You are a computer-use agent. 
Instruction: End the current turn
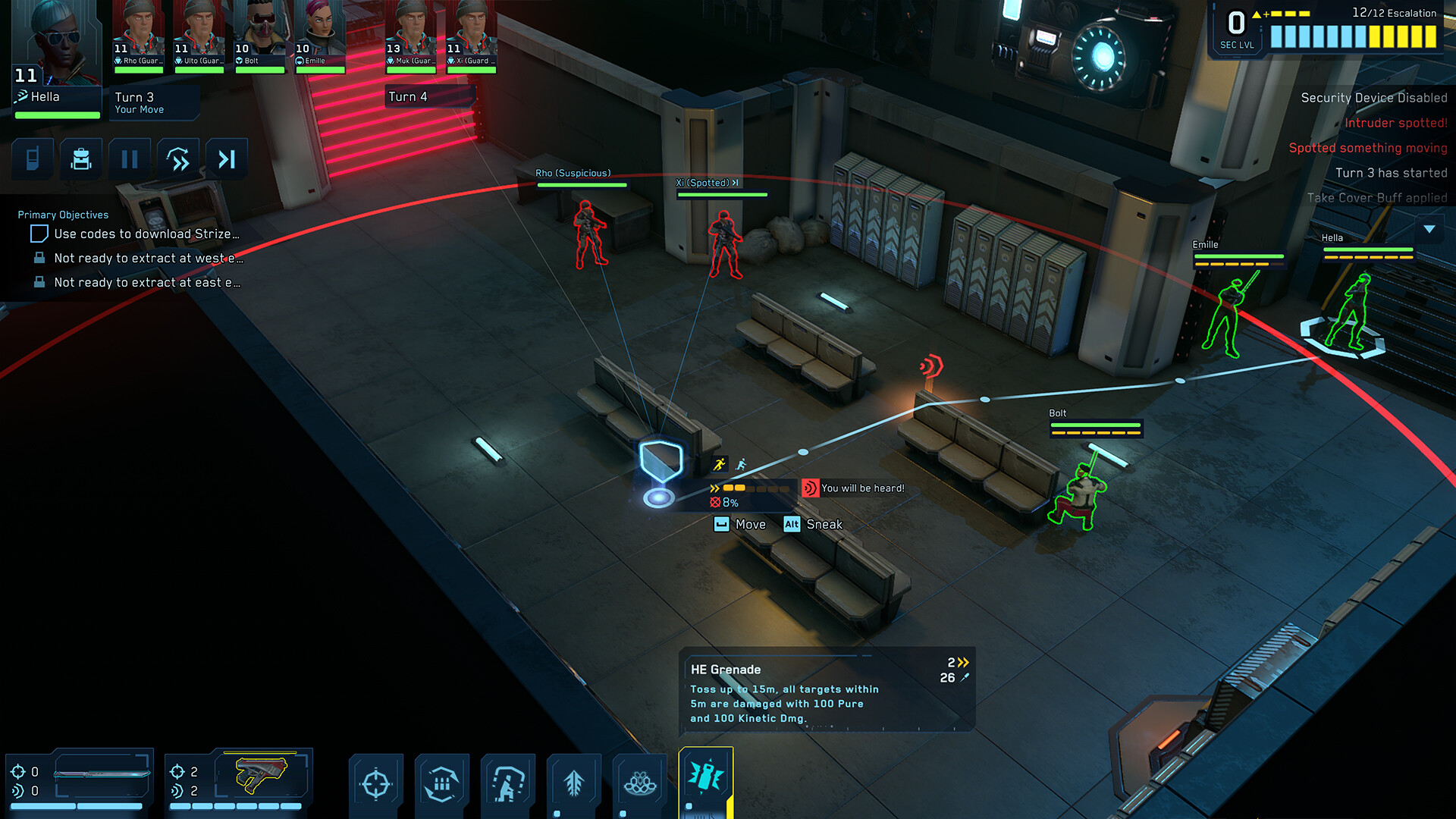pyautogui.click(x=227, y=159)
